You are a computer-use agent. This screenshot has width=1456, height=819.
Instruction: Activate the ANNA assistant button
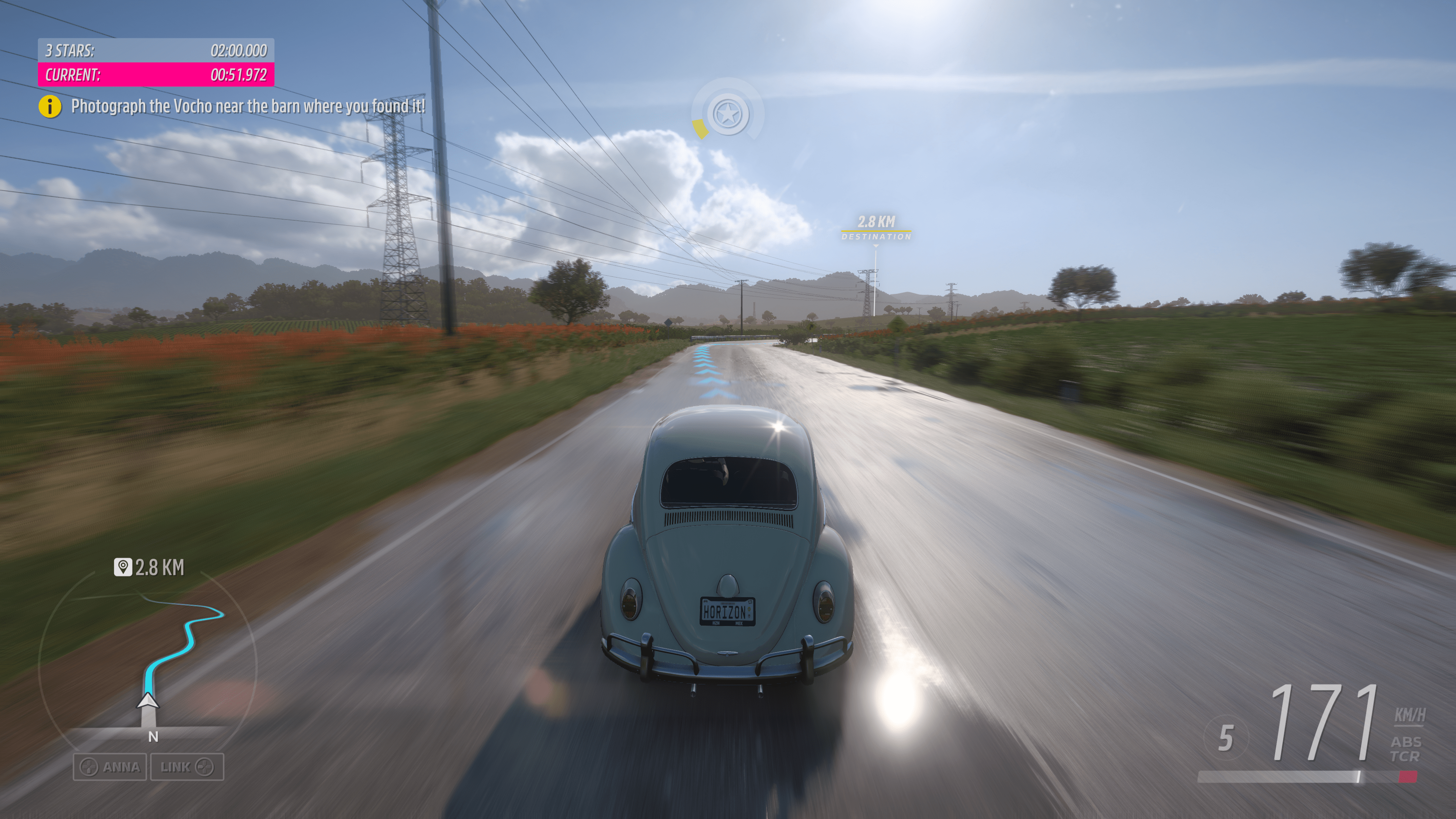tap(110, 767)
